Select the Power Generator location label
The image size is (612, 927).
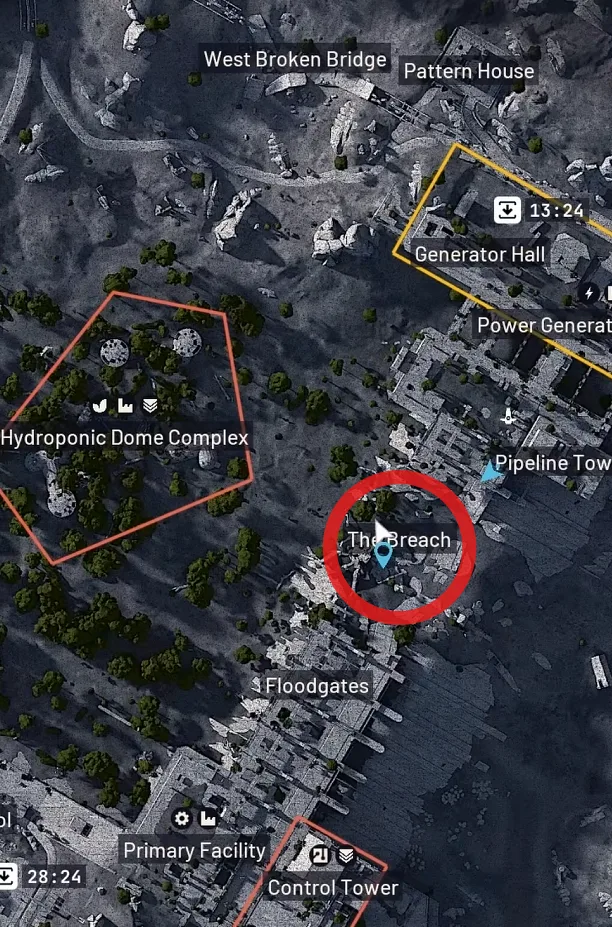[544, 325]
